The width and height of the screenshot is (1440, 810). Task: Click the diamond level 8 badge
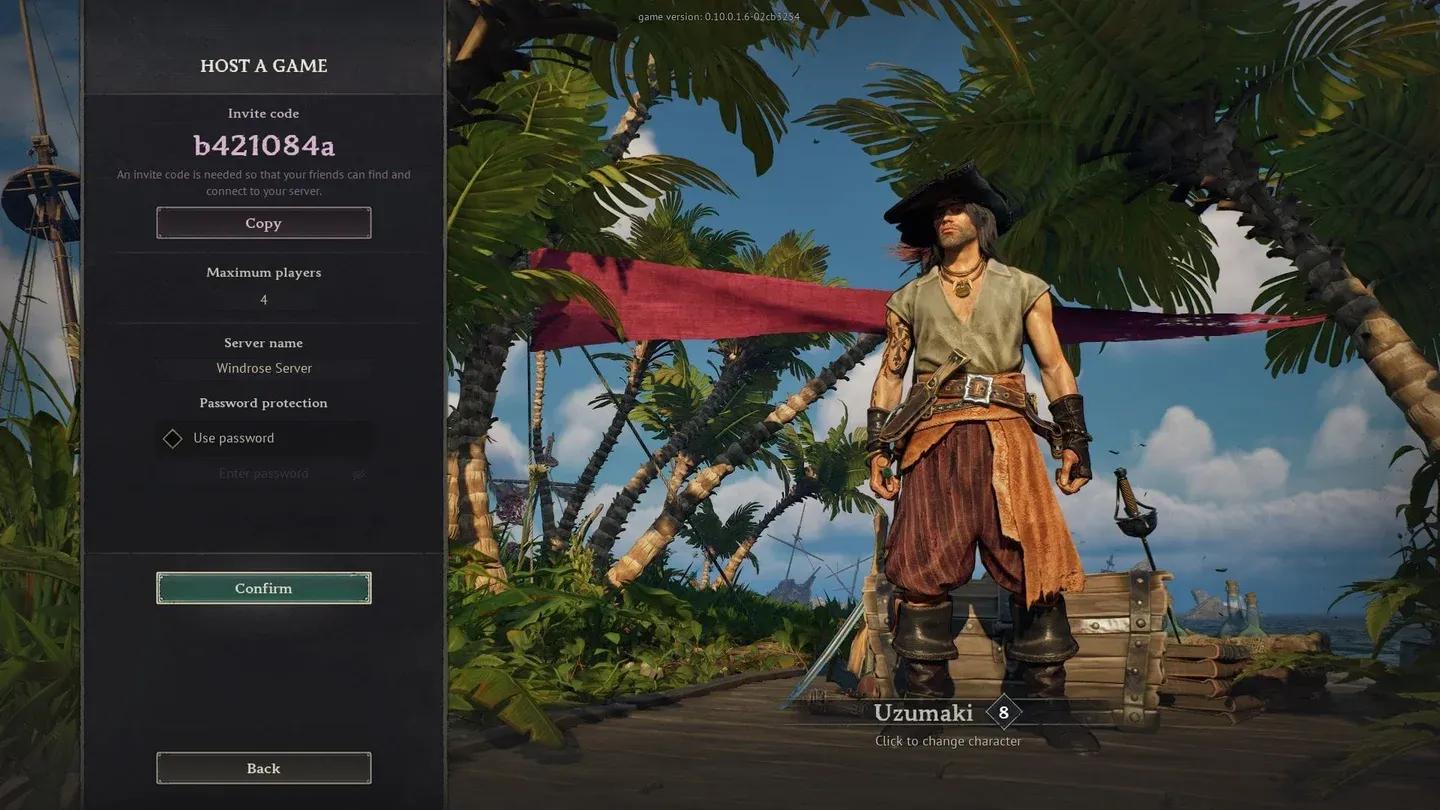1003,712
